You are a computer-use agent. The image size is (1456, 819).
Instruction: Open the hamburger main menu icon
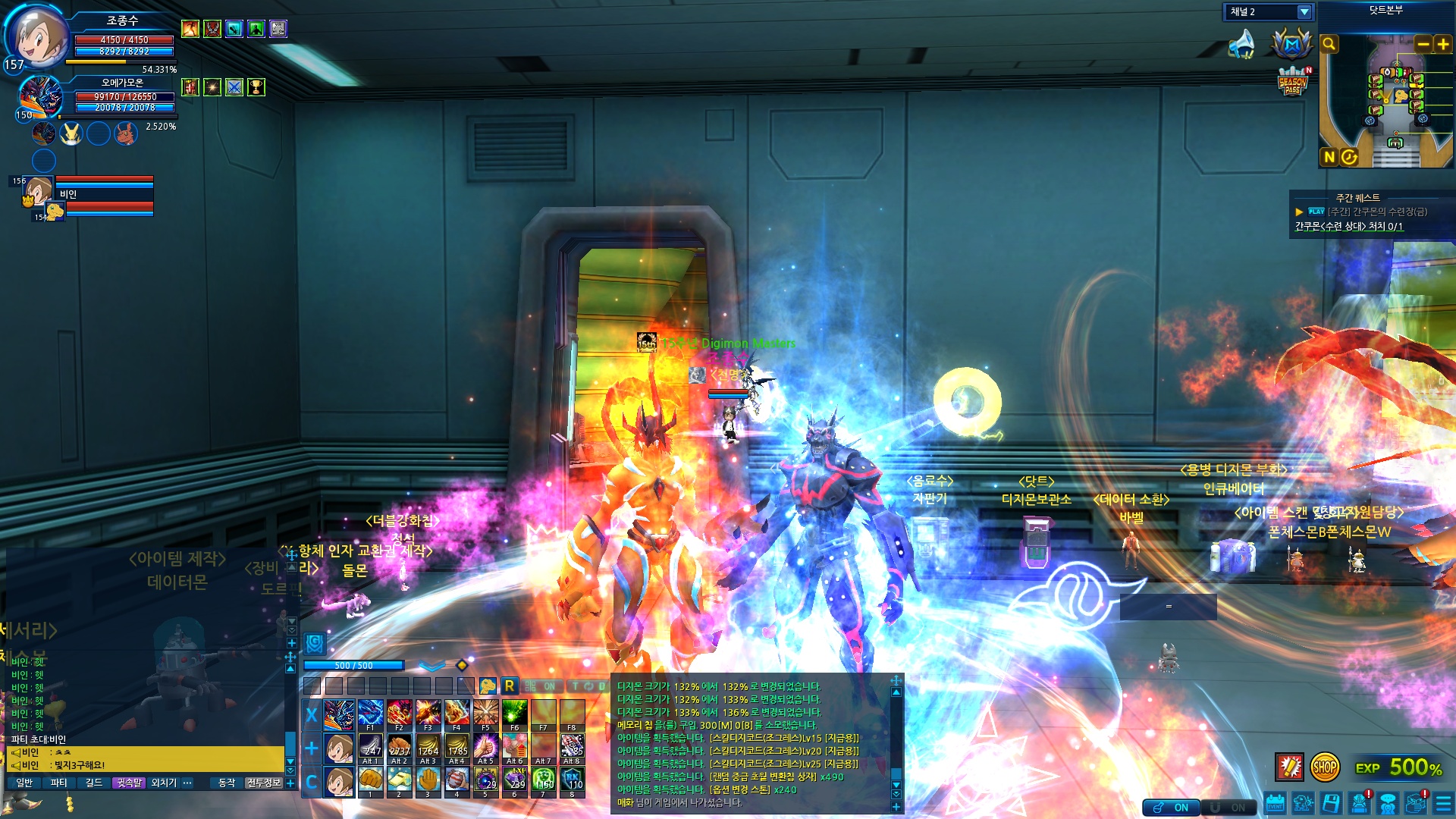[1443, 804]
